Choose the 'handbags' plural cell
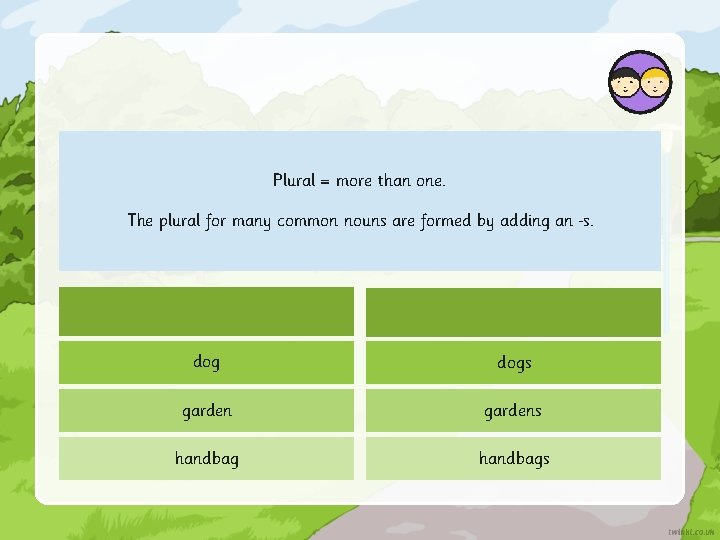Image resolution: width=720 pixels, height=540 pixels. 513,458
